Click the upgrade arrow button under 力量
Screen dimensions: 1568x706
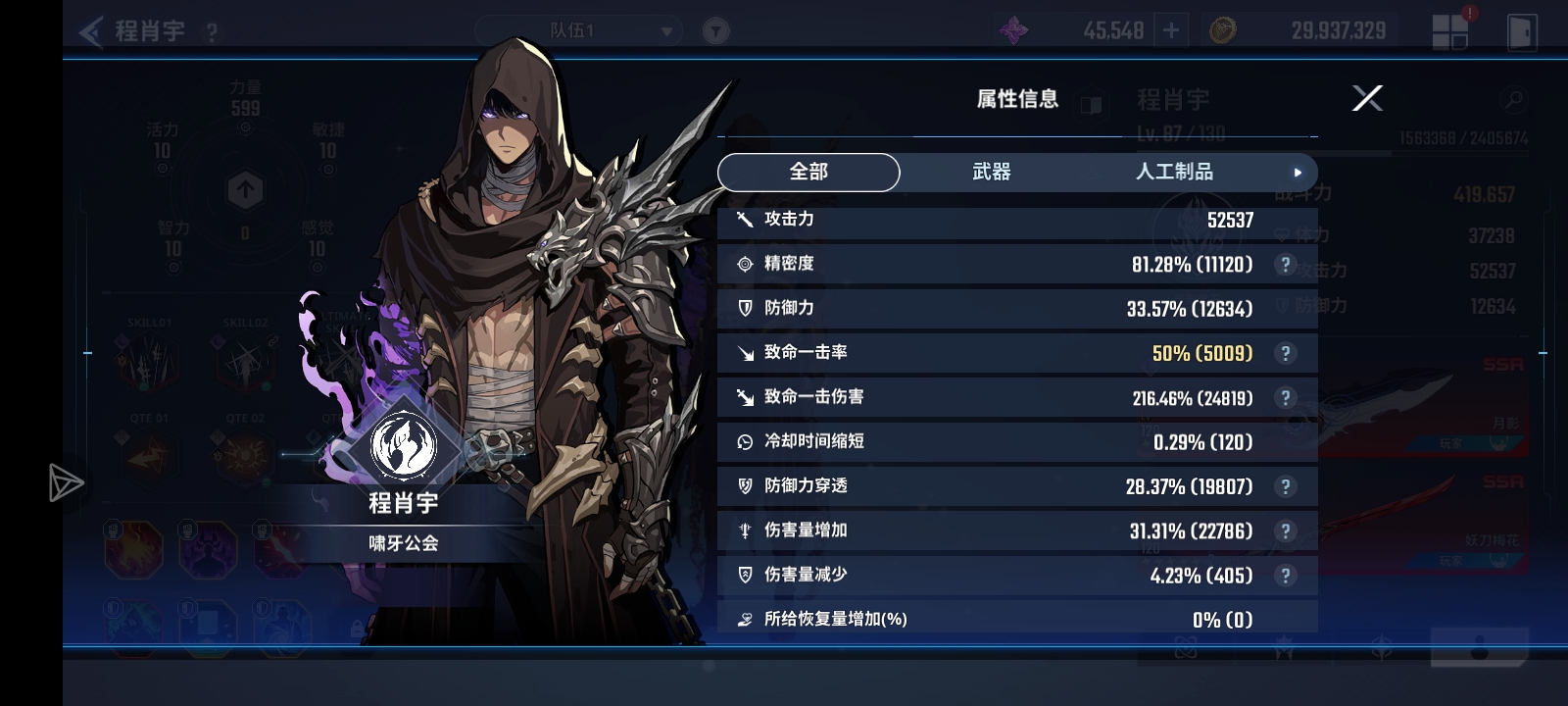[x=244, y=186]
